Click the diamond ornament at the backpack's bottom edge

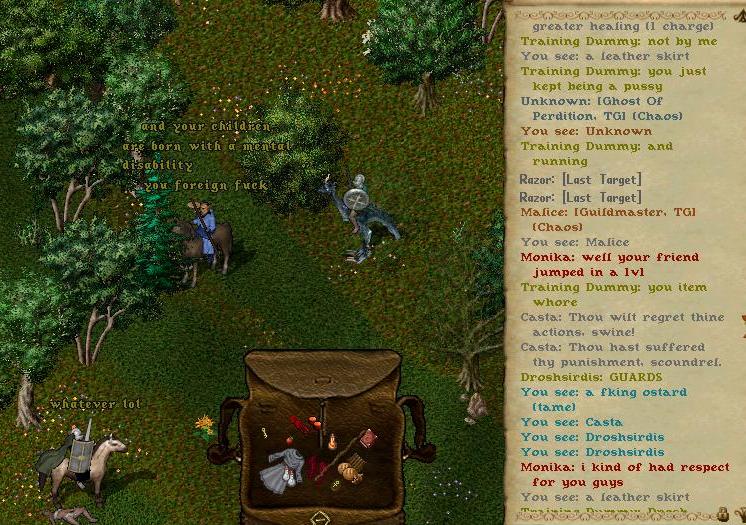pos(320,518)
